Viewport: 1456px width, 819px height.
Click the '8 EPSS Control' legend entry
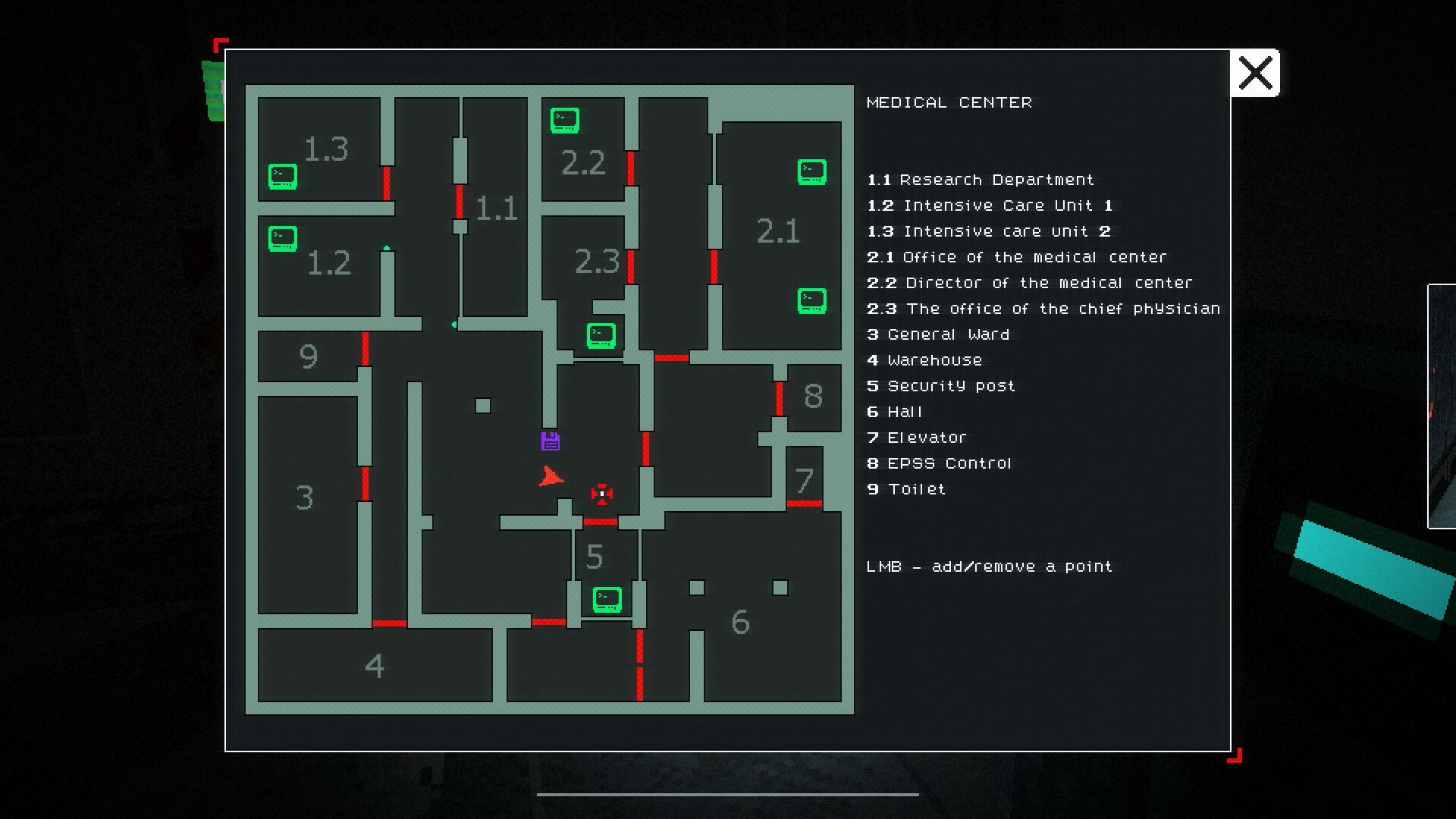940,463
